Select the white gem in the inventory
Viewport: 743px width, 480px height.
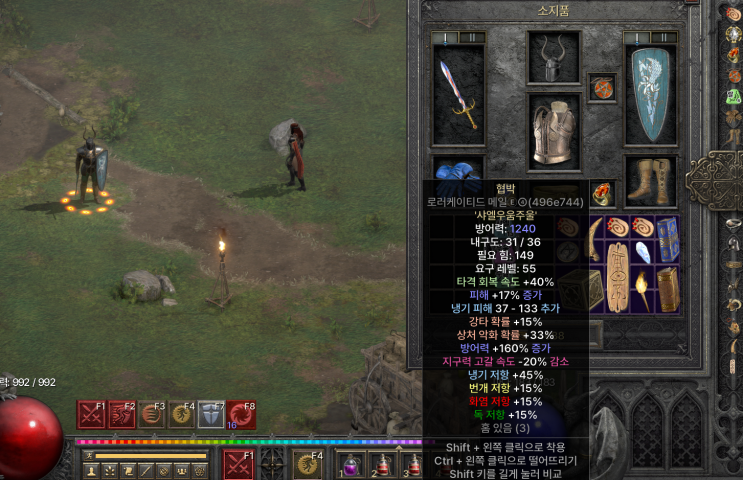click(x=643, y=251)
